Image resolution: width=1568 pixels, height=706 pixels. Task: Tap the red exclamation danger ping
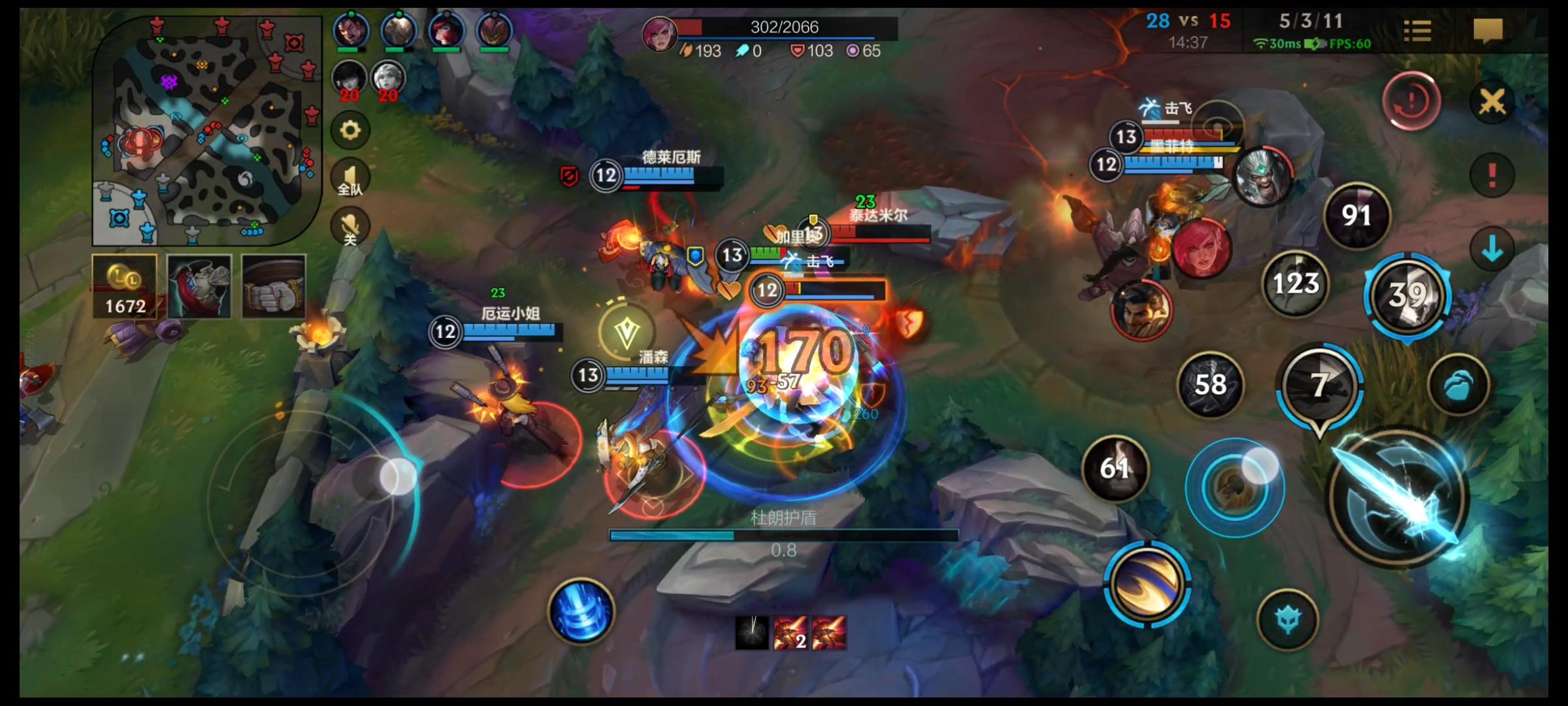click(1492, 175)
